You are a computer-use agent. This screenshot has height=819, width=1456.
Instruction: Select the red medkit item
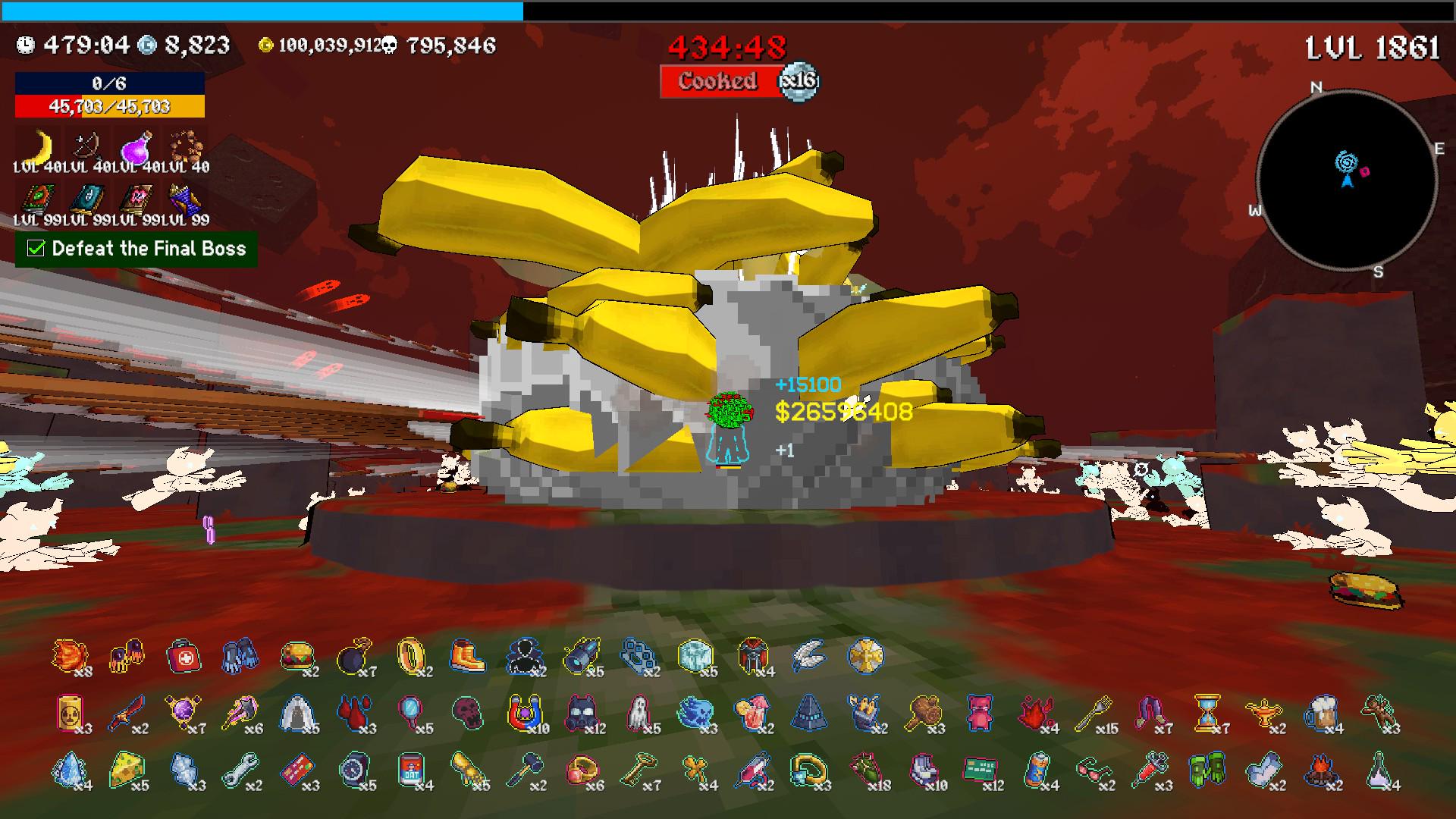coord(184,656)
